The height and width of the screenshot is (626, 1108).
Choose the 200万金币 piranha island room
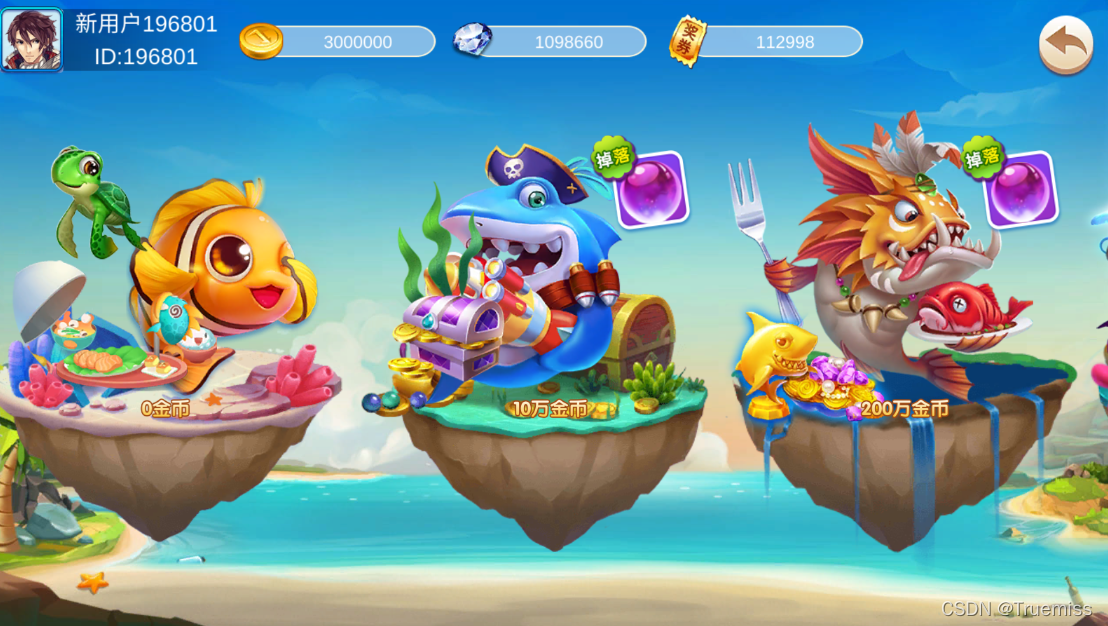pos(890,310)
